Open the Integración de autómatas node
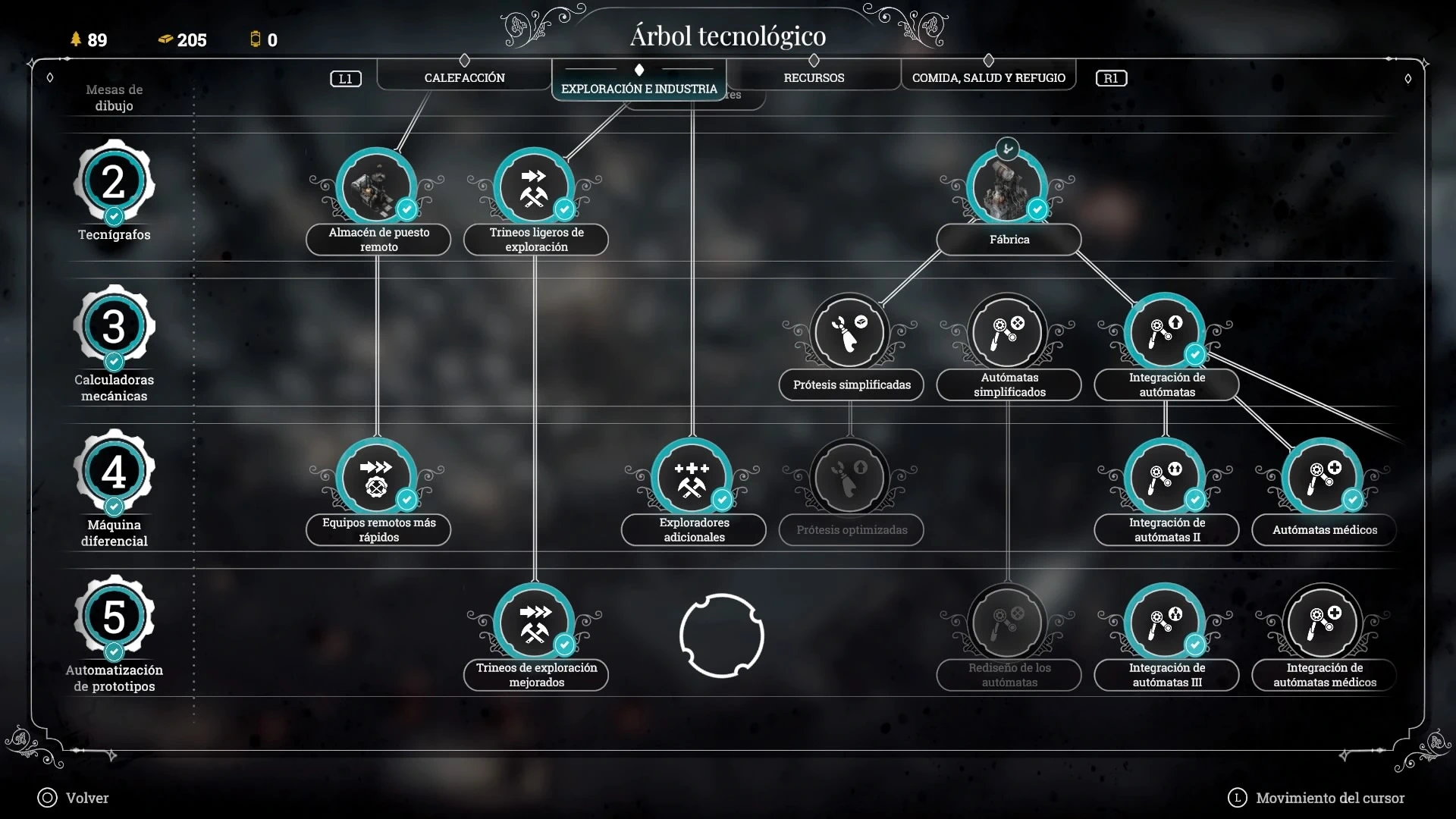 point(1165,332)
